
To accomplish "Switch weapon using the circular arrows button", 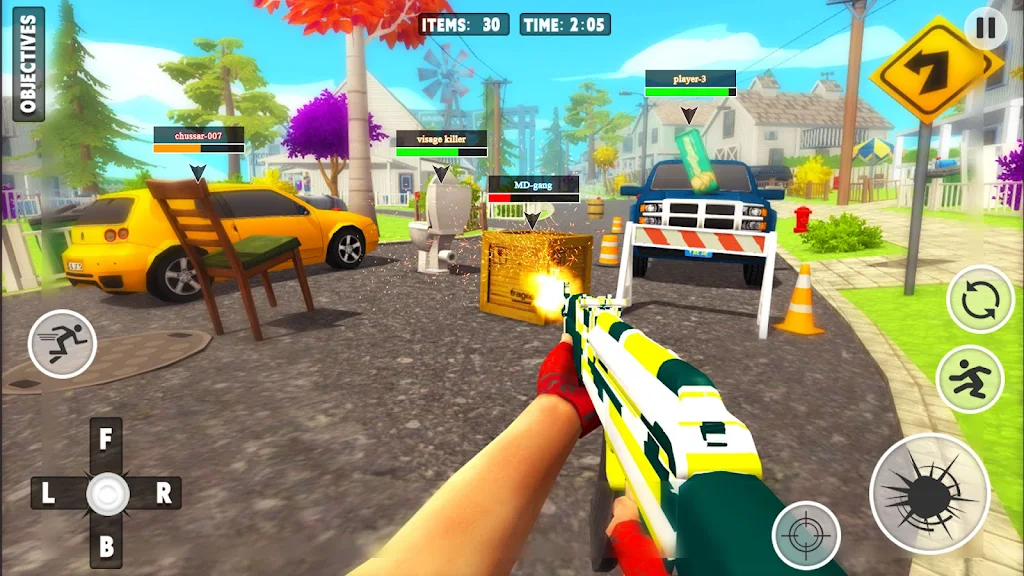I will click(980, 299).
